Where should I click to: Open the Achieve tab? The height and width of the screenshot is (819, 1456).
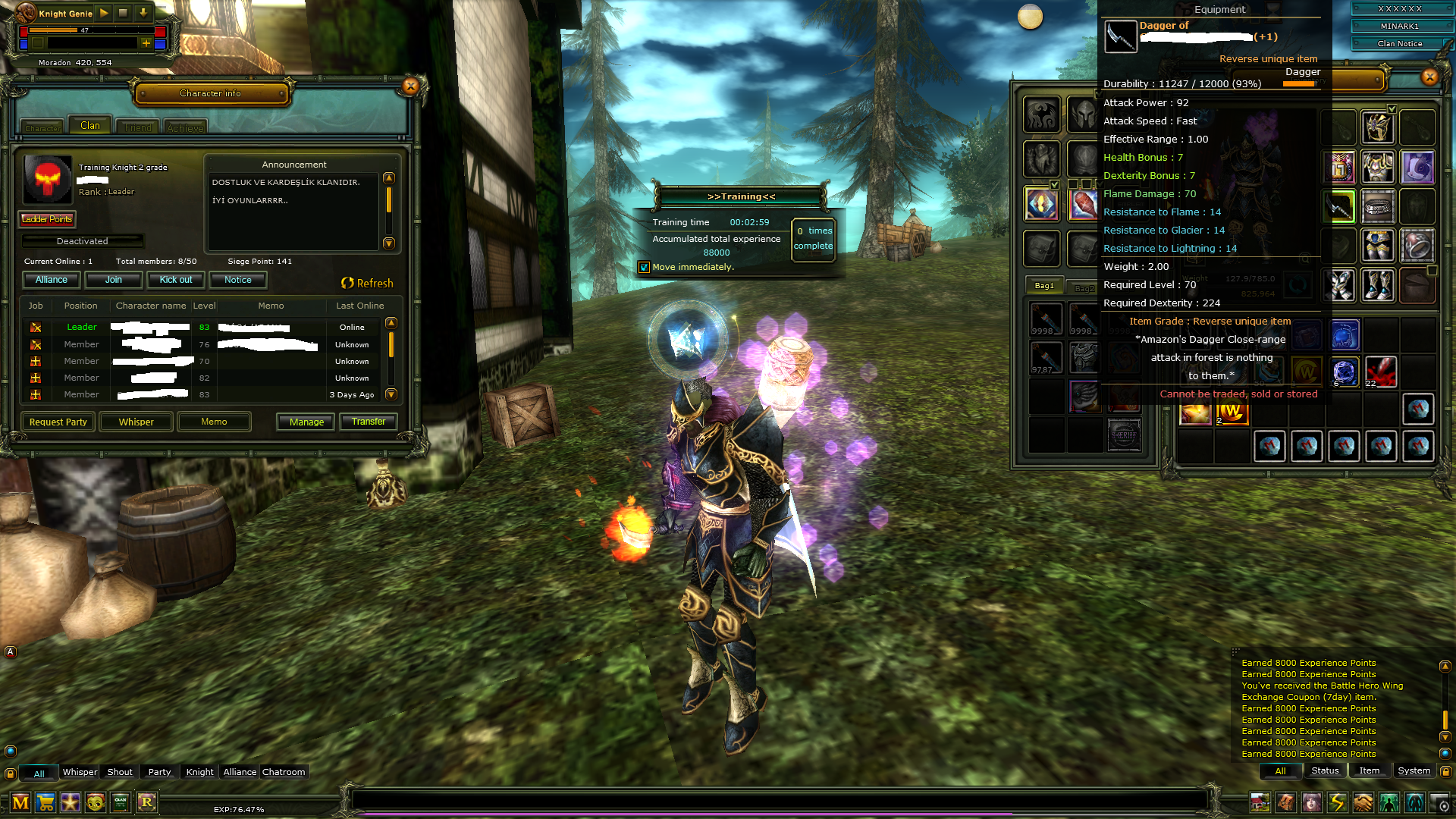pyautogui.click(x=185, y=127)
